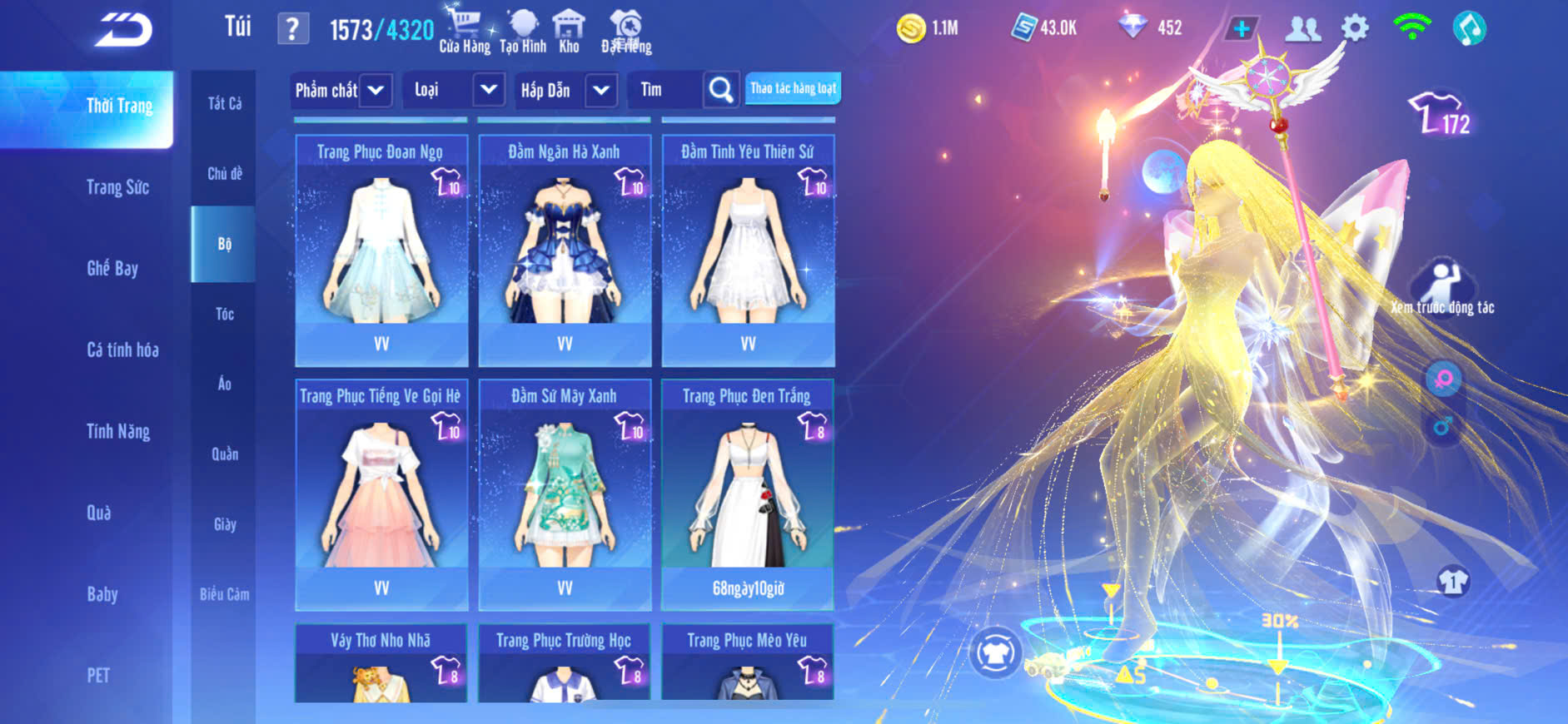Open the Cửa Hàng shop
The image size is (1568, 724).
[464, 30]
